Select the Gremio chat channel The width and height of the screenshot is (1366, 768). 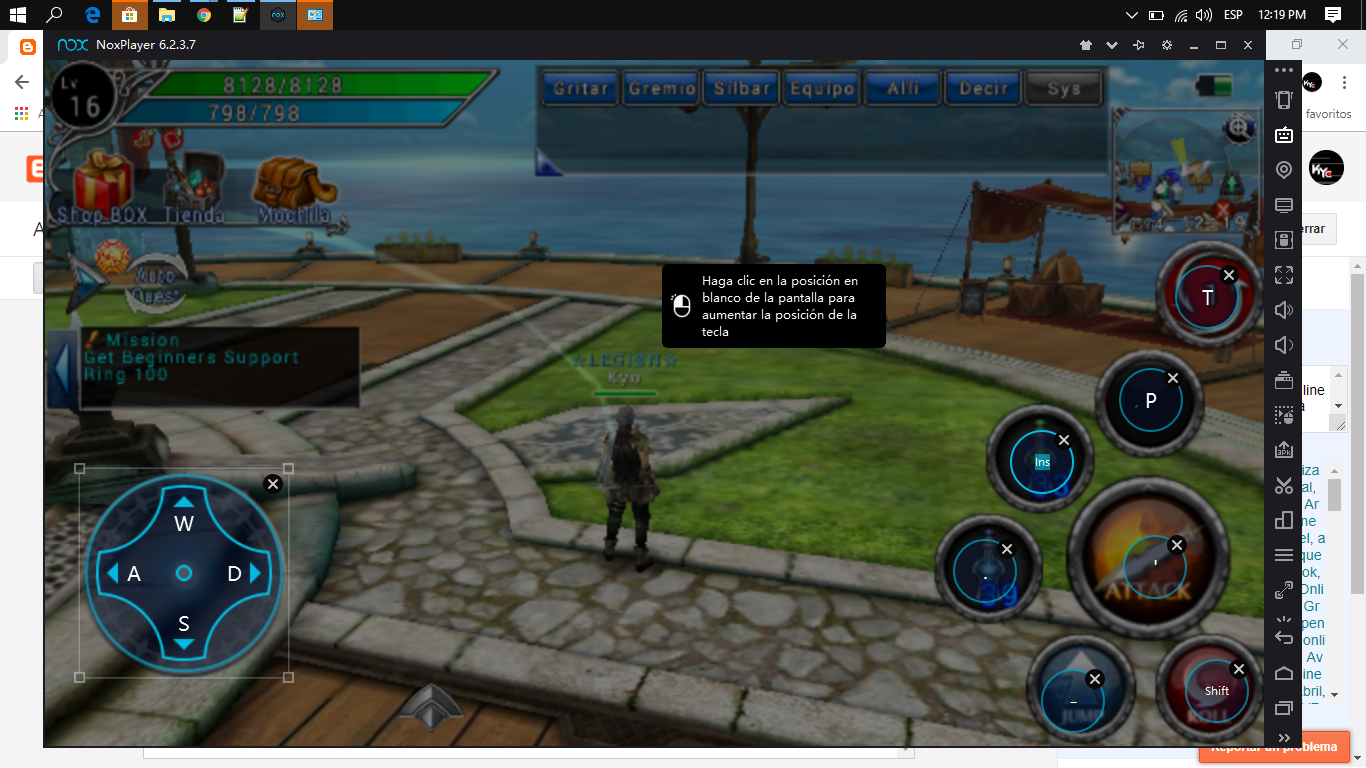coord(660,87)
